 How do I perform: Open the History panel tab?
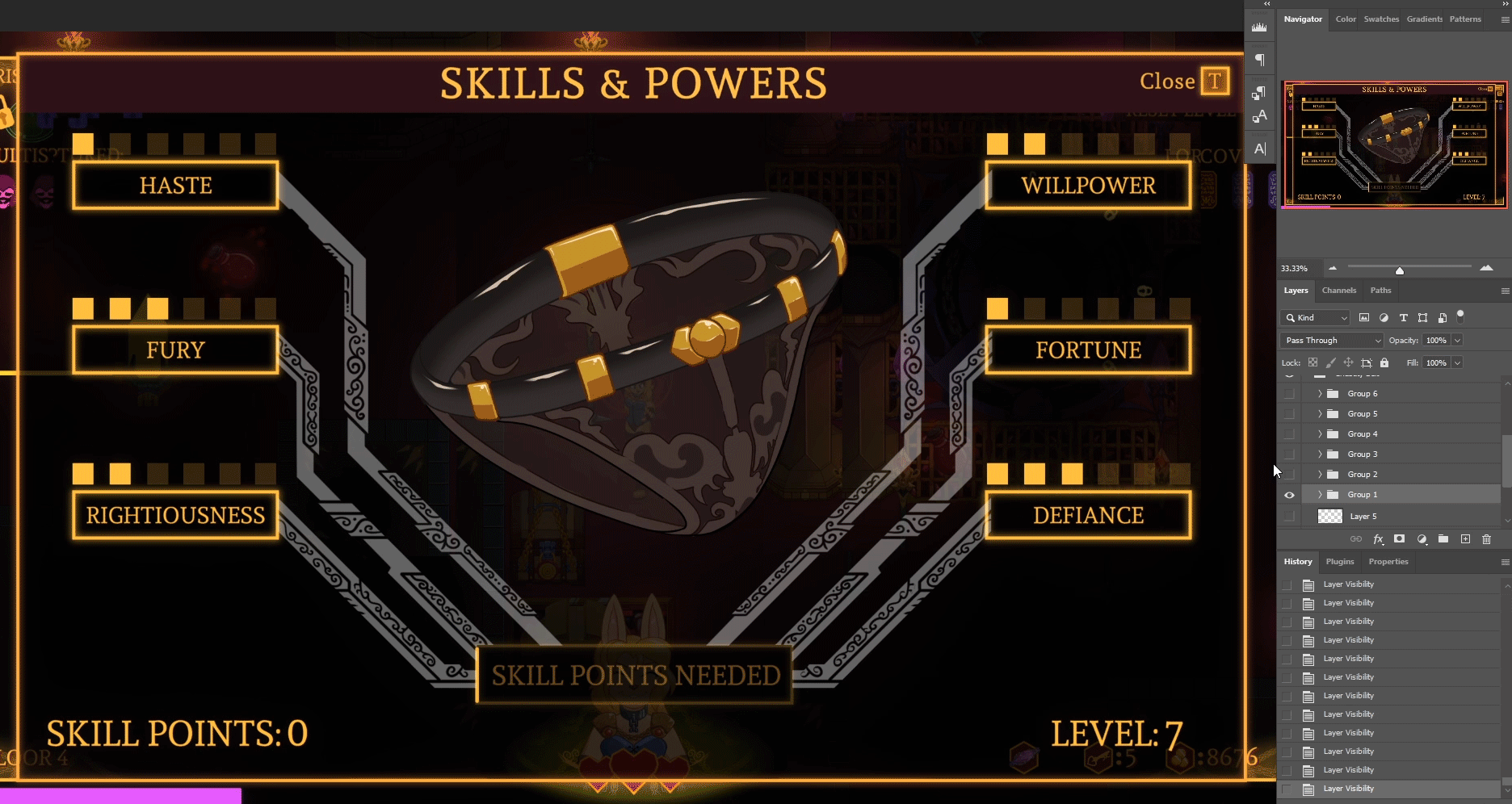pos(1297,561)
